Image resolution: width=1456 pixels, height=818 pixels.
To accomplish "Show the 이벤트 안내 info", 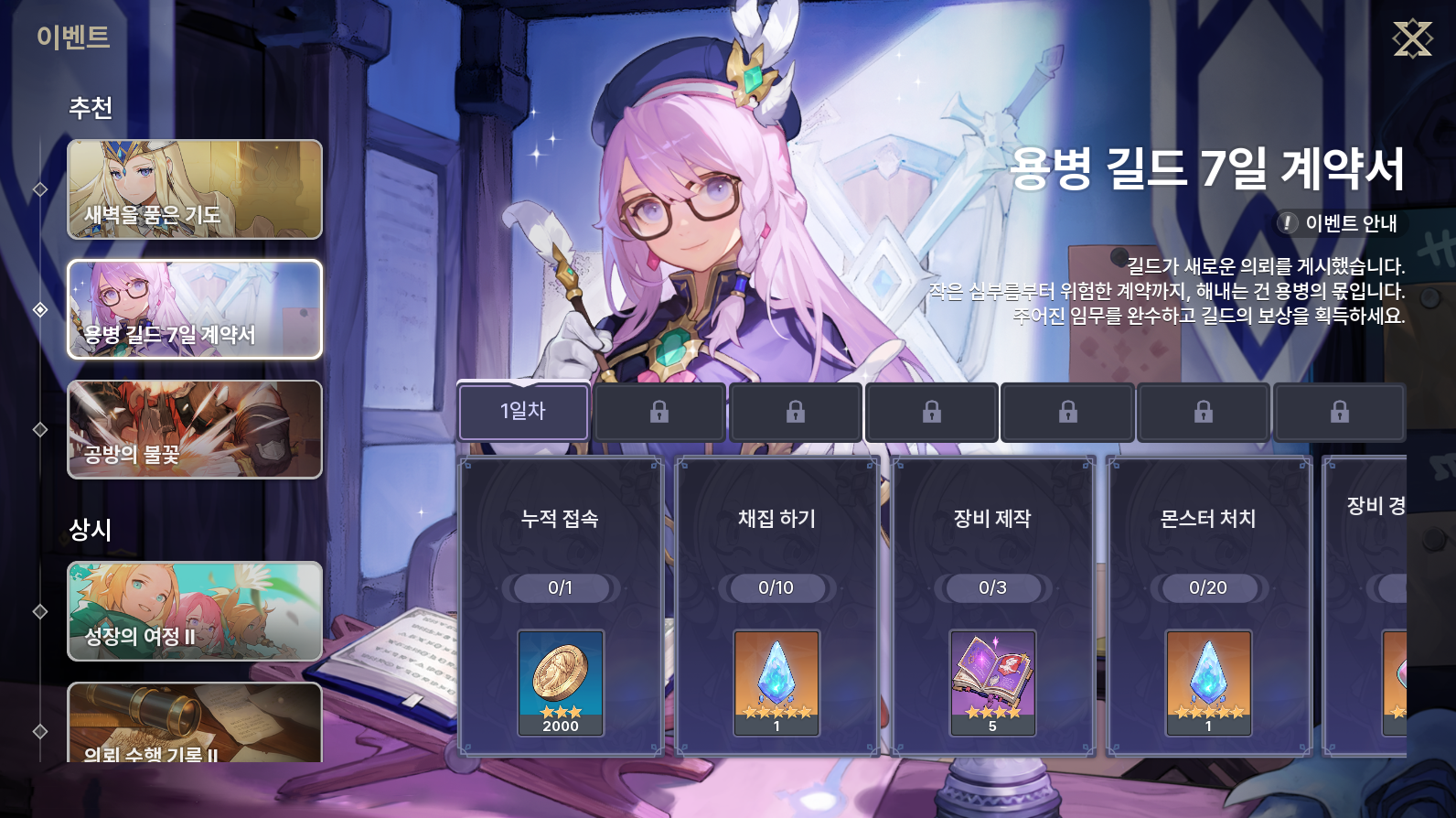I will (1340, 223).
